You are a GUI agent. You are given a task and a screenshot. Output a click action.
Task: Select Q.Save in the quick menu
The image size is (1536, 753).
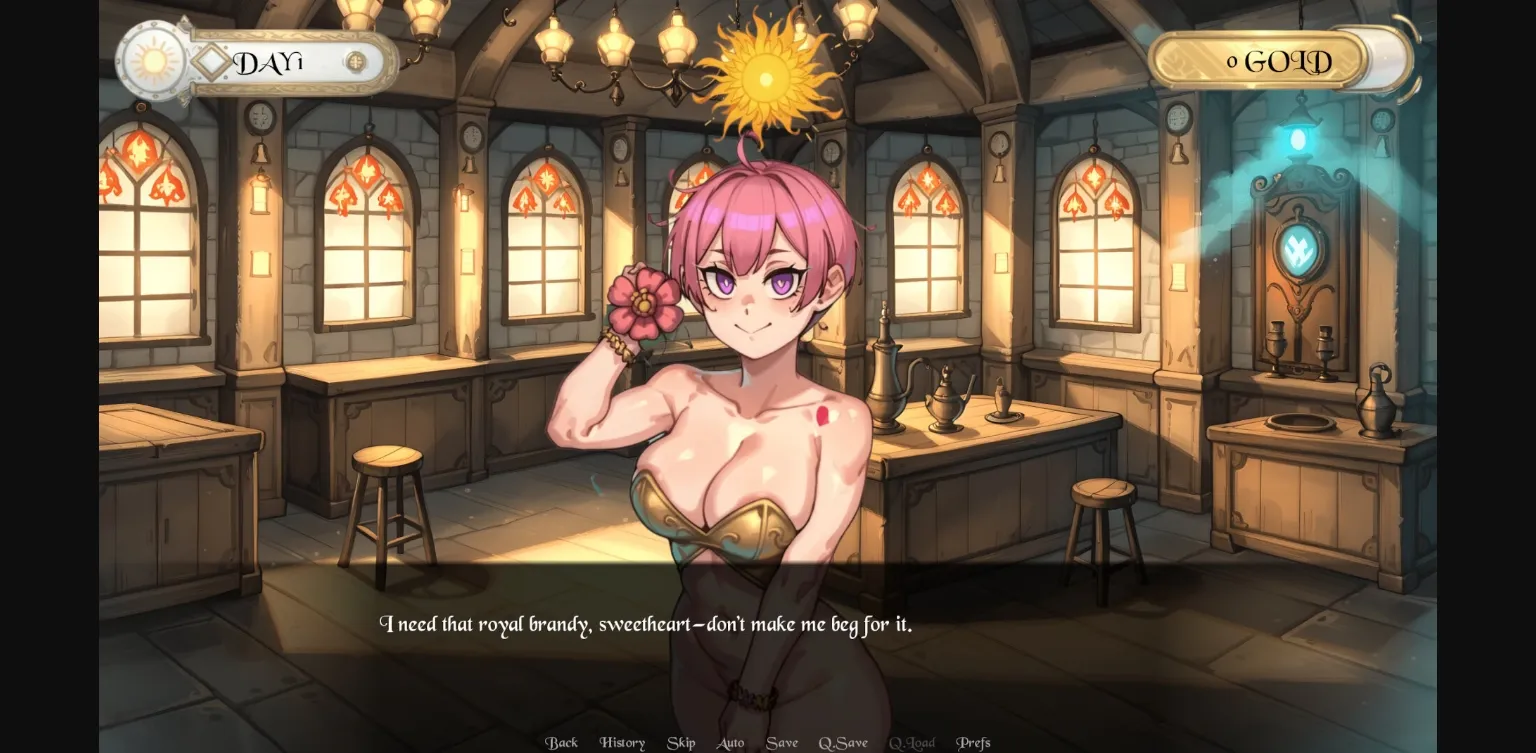pos(845,742)
